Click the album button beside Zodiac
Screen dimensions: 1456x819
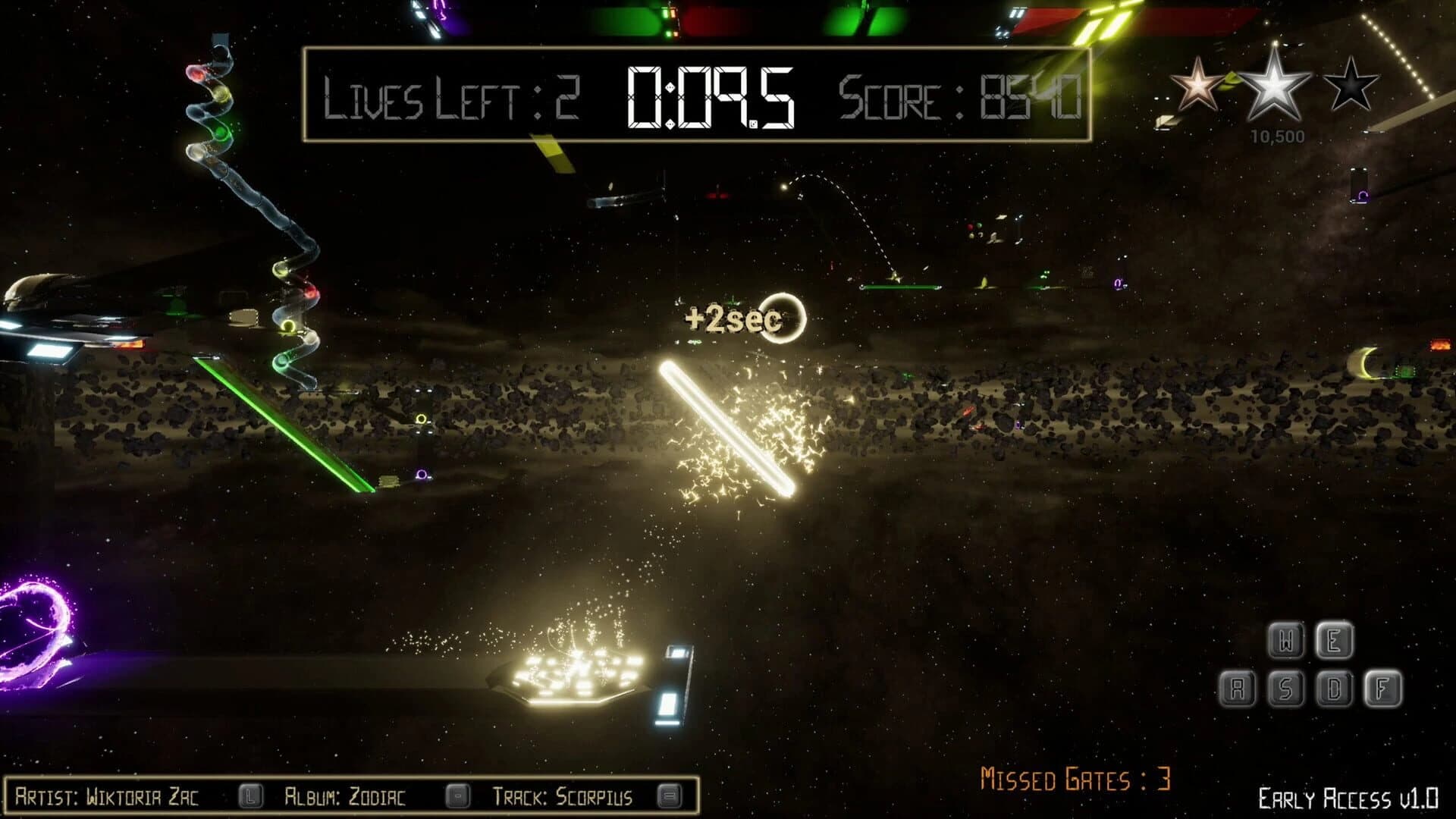[456, 795]
